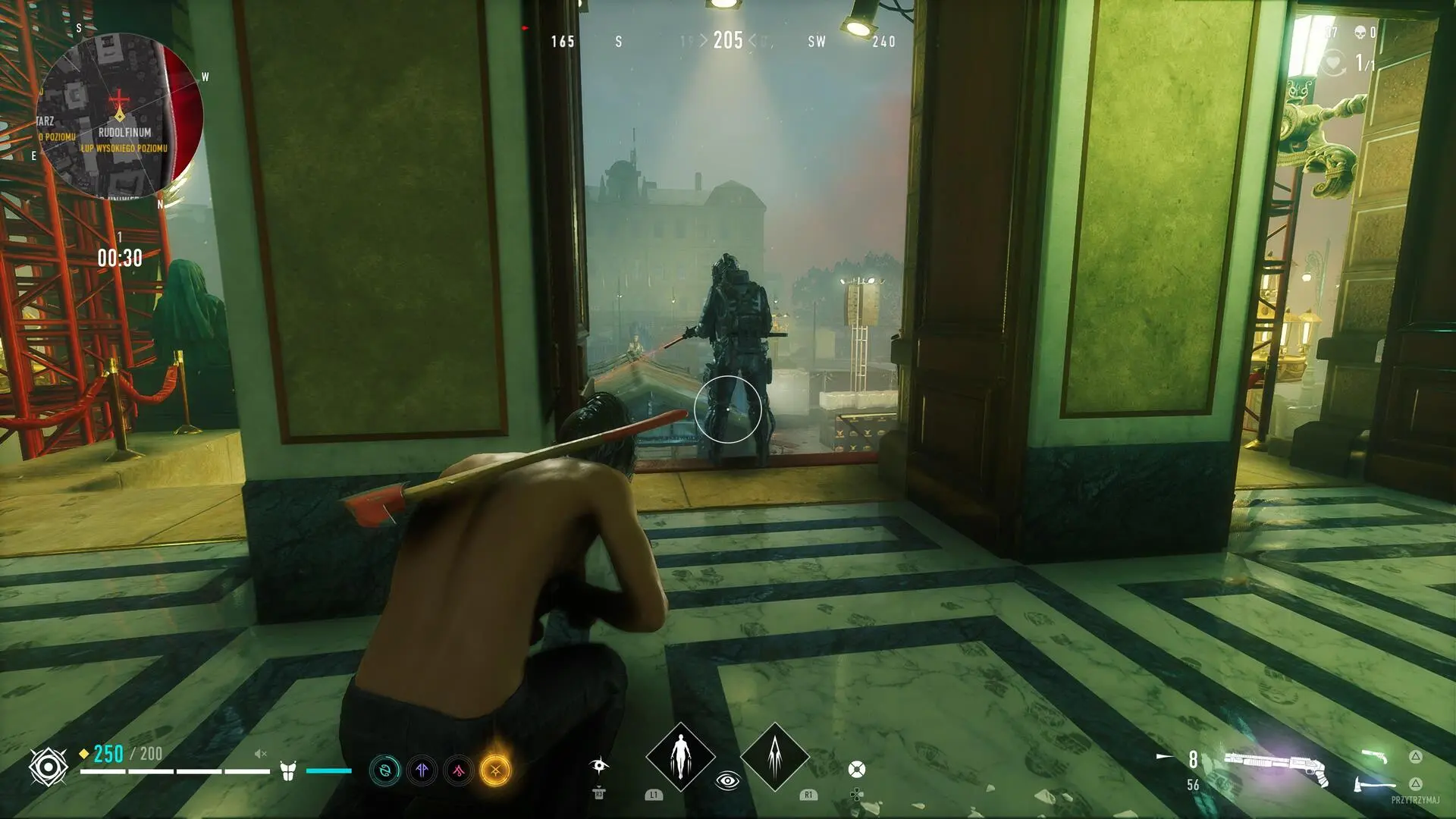
Task: Pick the pink rune icon
Action: coord(459,771)
